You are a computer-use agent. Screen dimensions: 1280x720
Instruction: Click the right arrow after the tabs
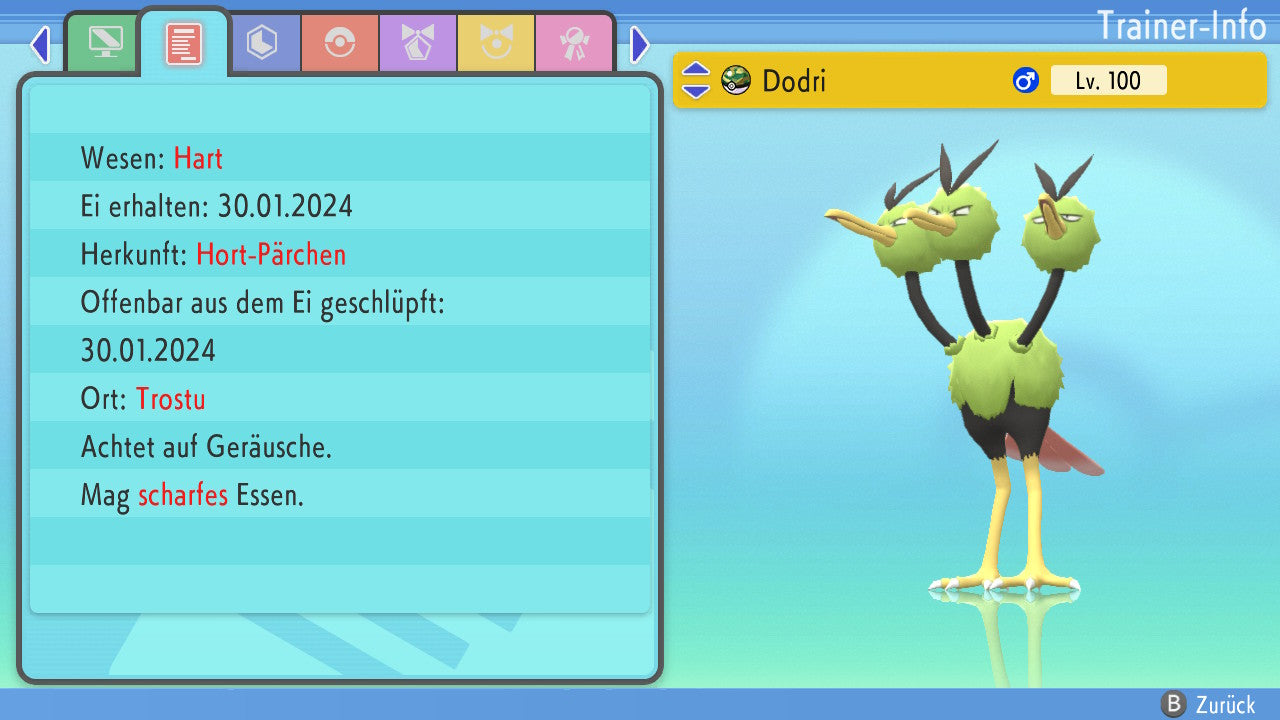(640, 44)
